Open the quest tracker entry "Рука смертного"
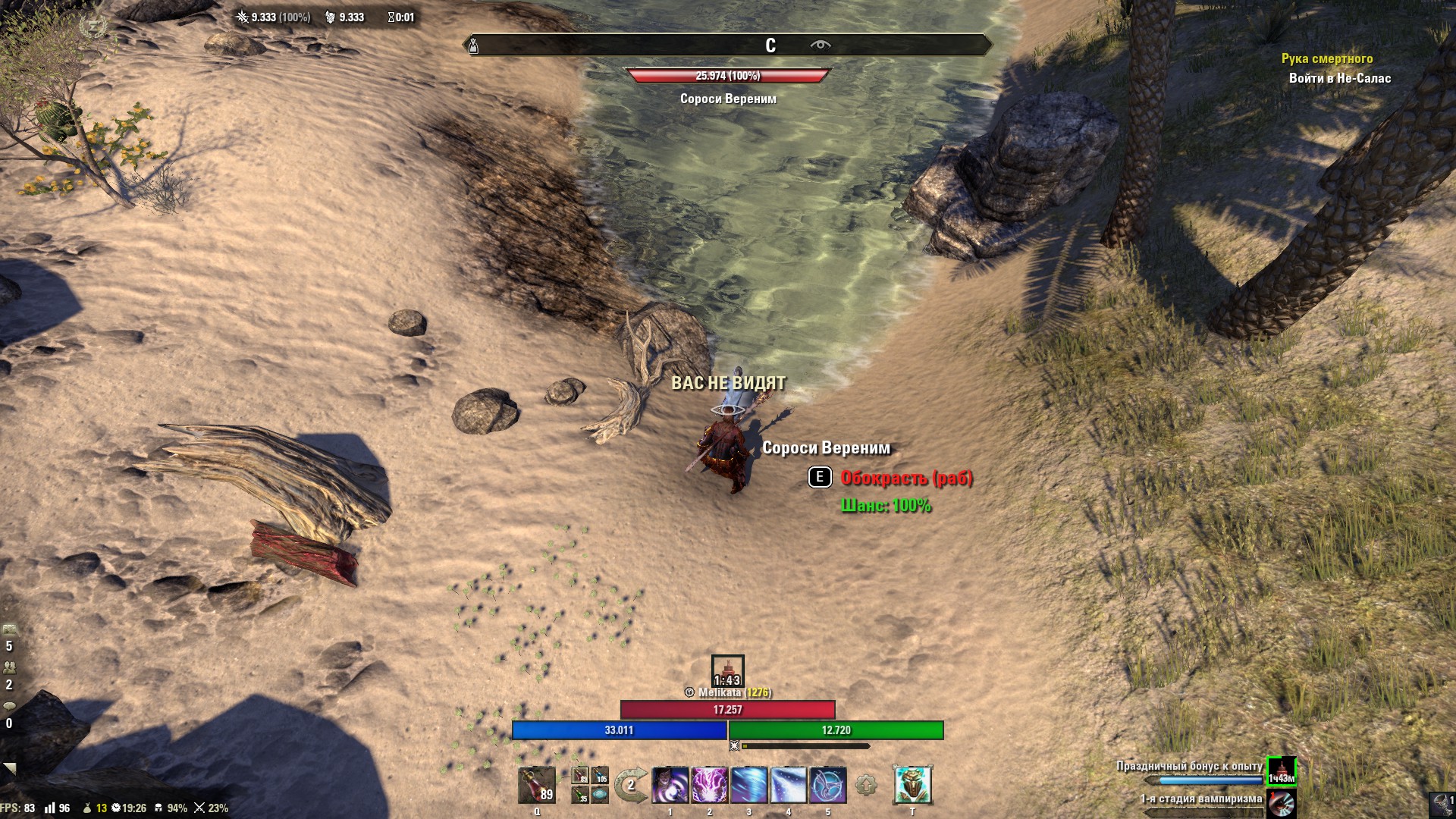Image resolution: width=1456 pixels, height=819 pixels. point(1326,58)
